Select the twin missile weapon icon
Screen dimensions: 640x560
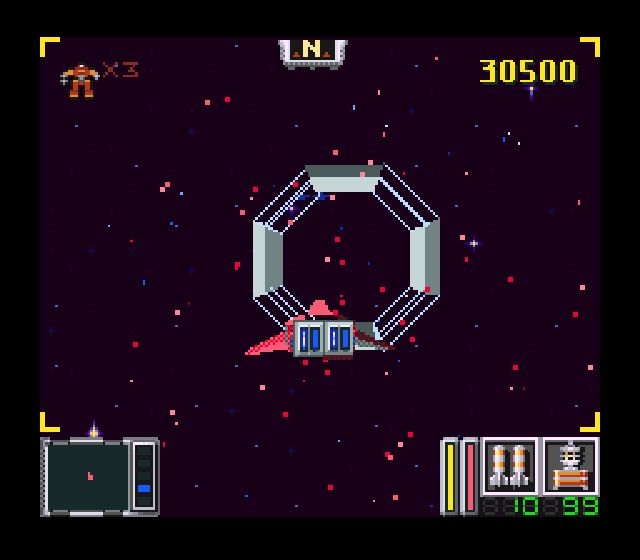[x=510, y=466]
